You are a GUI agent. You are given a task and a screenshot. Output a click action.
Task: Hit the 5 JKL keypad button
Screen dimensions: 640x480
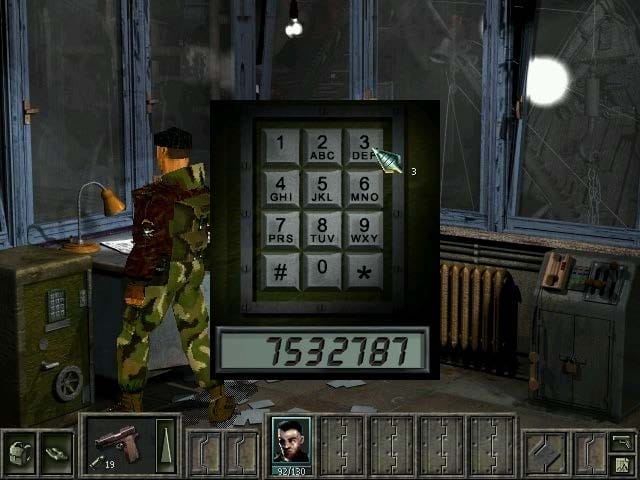point(322,188)
